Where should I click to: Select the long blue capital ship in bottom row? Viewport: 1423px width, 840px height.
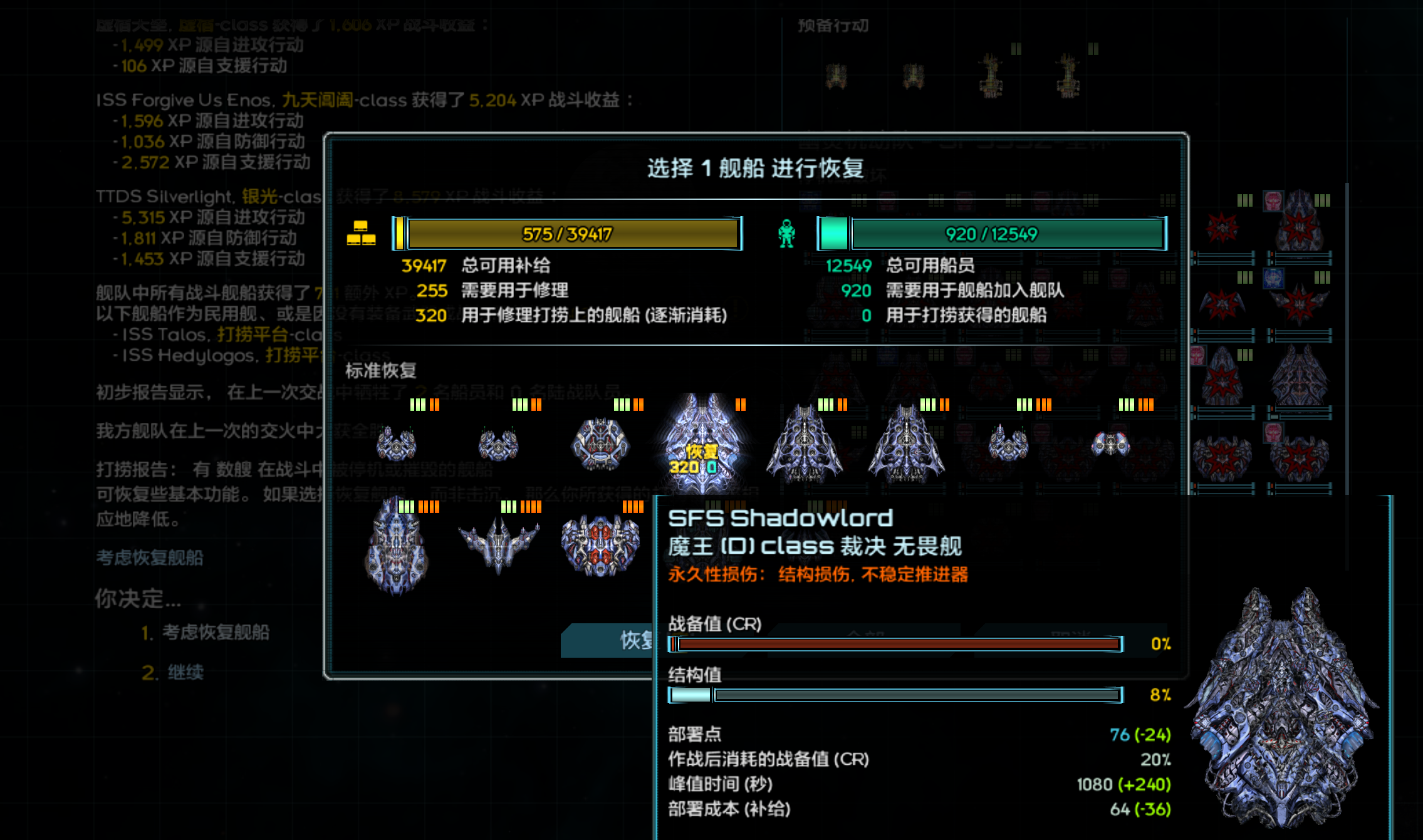tap(396, 546)
